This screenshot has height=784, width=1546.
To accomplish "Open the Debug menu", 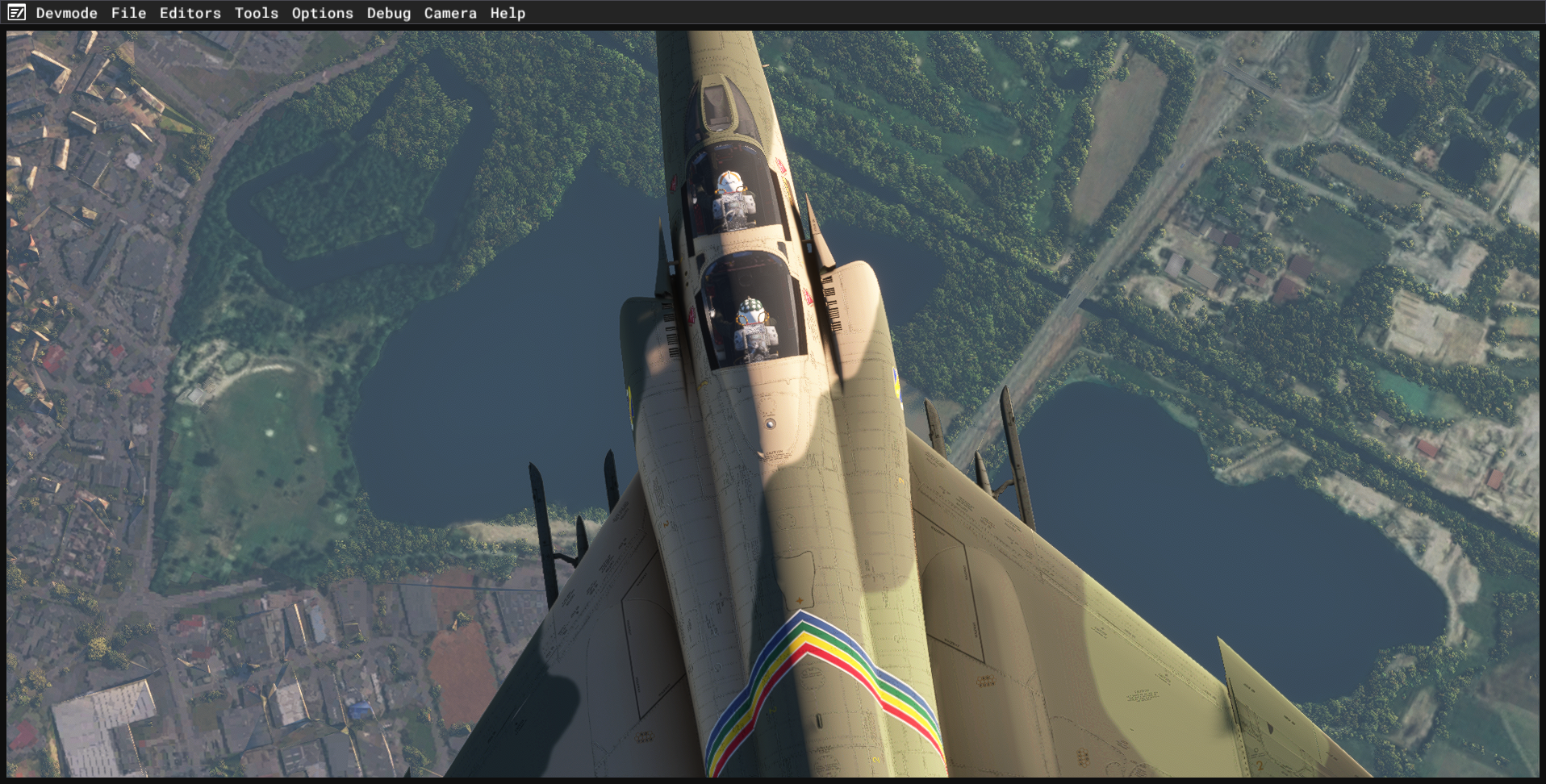I will pyautogui.click(x=388, y=13).
